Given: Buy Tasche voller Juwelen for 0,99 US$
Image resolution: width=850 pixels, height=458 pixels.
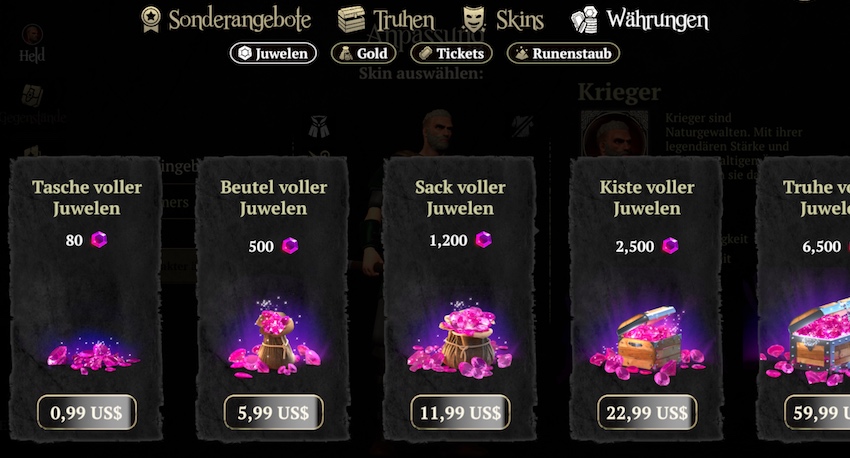Looking at the screenshot, I should (87, 412).
